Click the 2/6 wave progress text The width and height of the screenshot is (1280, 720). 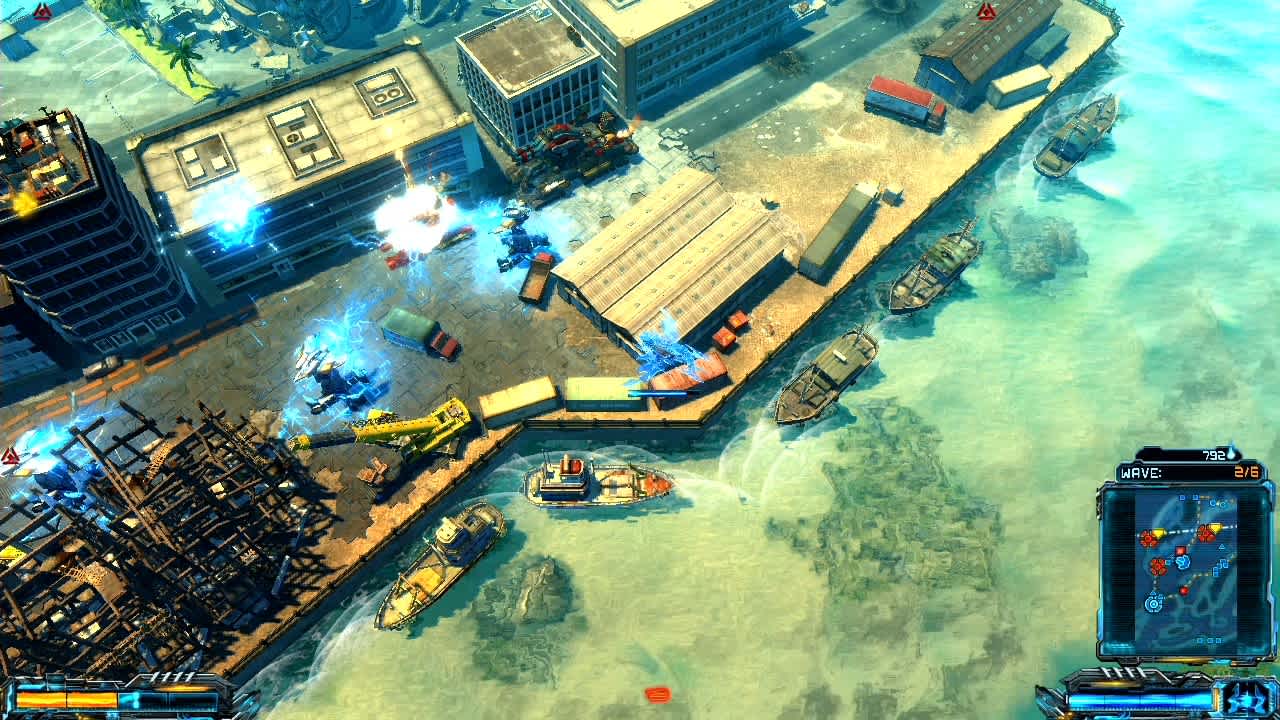(x=1244, y=470)
